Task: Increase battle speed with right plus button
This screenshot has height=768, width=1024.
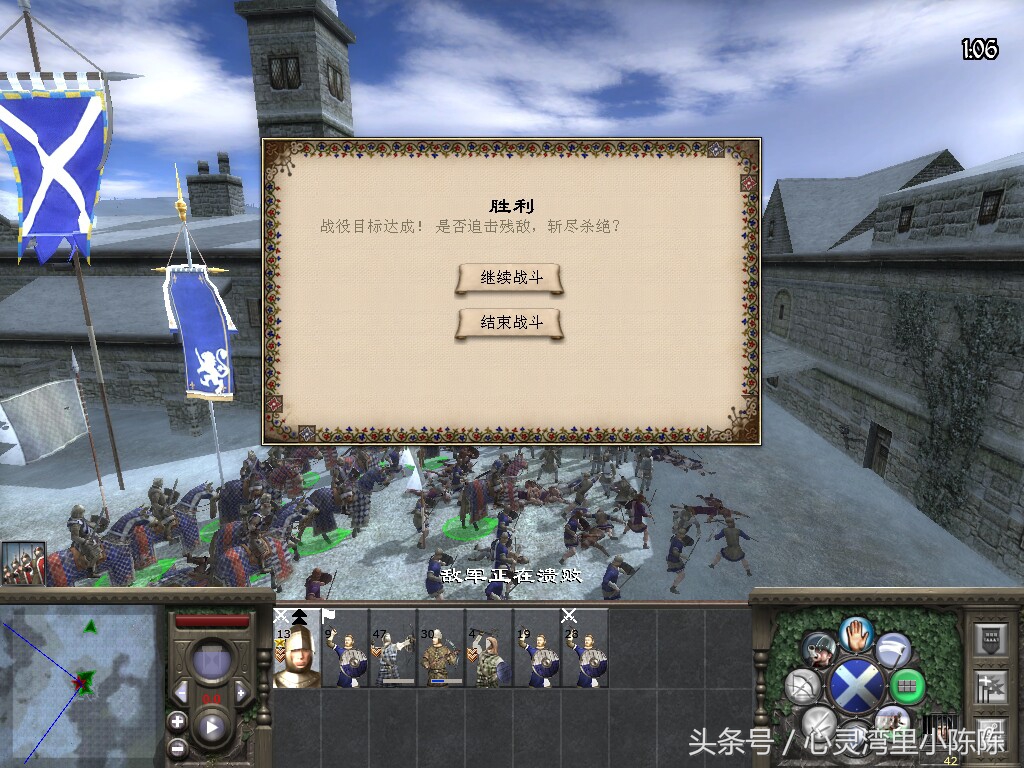Action: 242,692
